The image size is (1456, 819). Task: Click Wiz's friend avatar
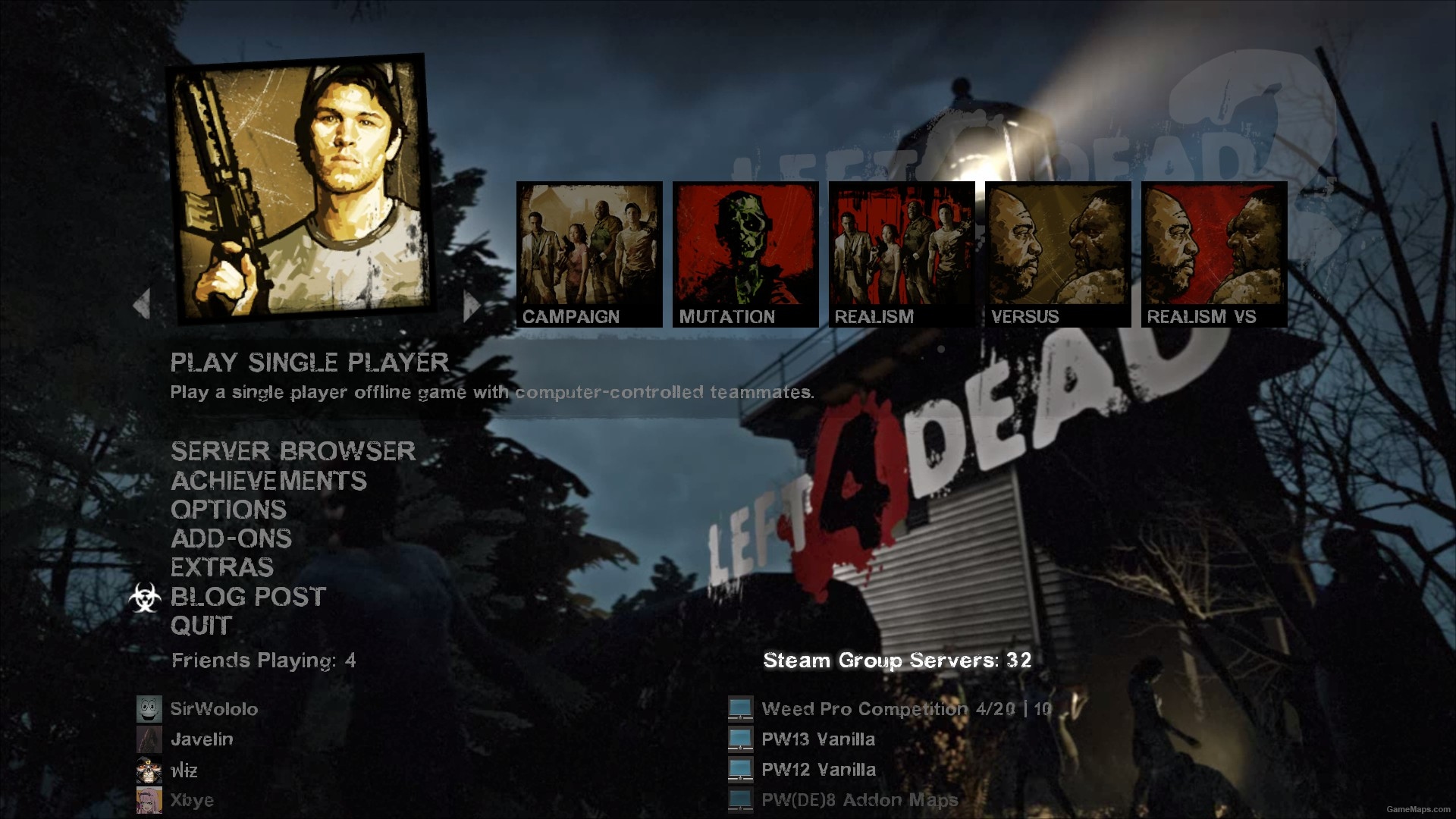[149, 770]
